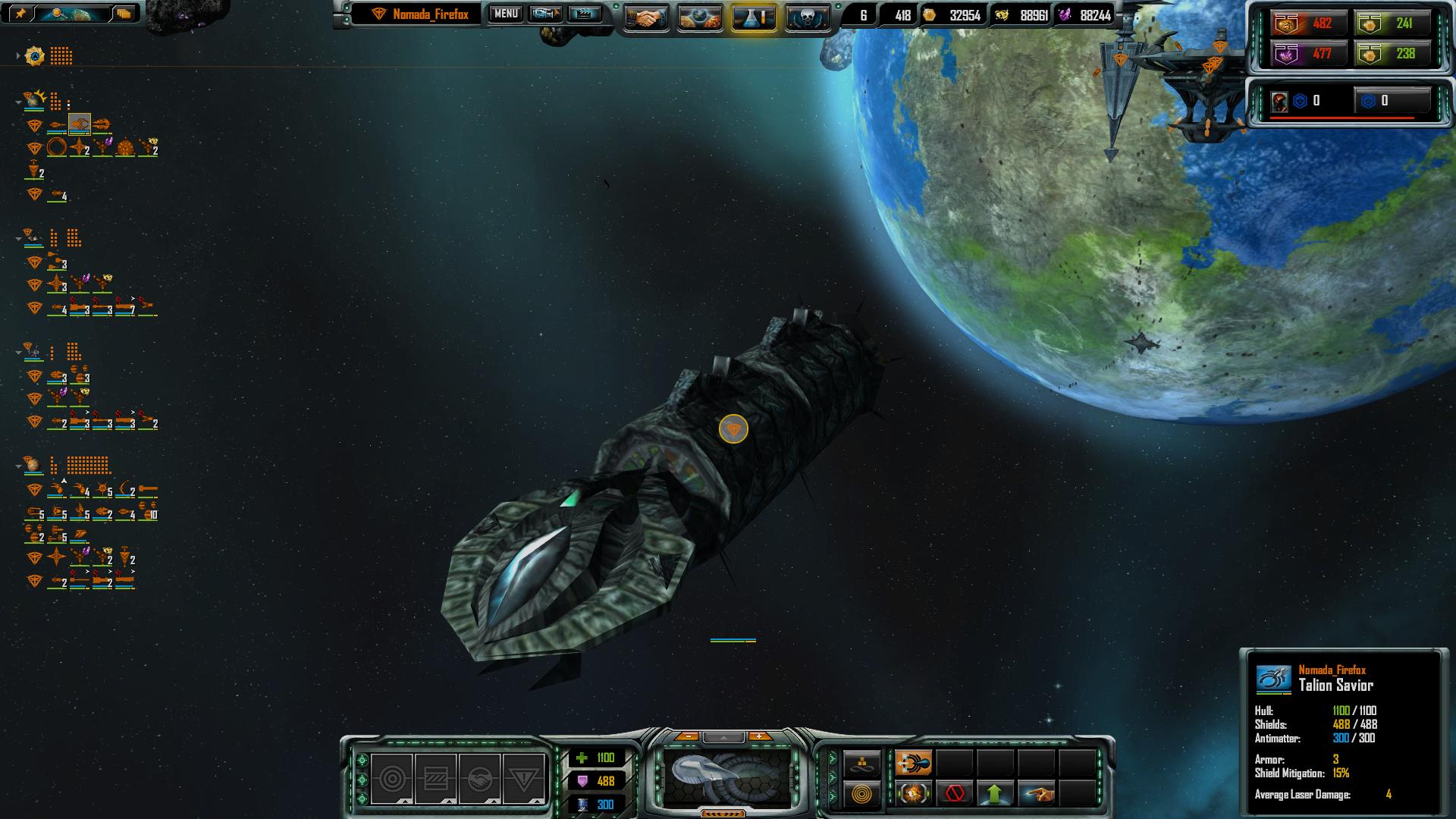
Task: Collapse the first planet group in tree
Action: [x=18, y=101]
